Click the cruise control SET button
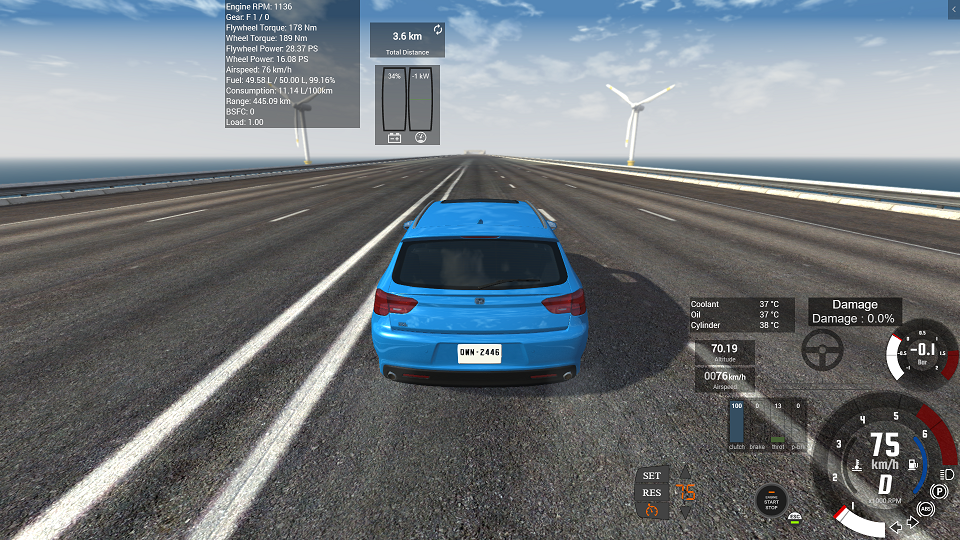960x540 pixels. (652, 475)
